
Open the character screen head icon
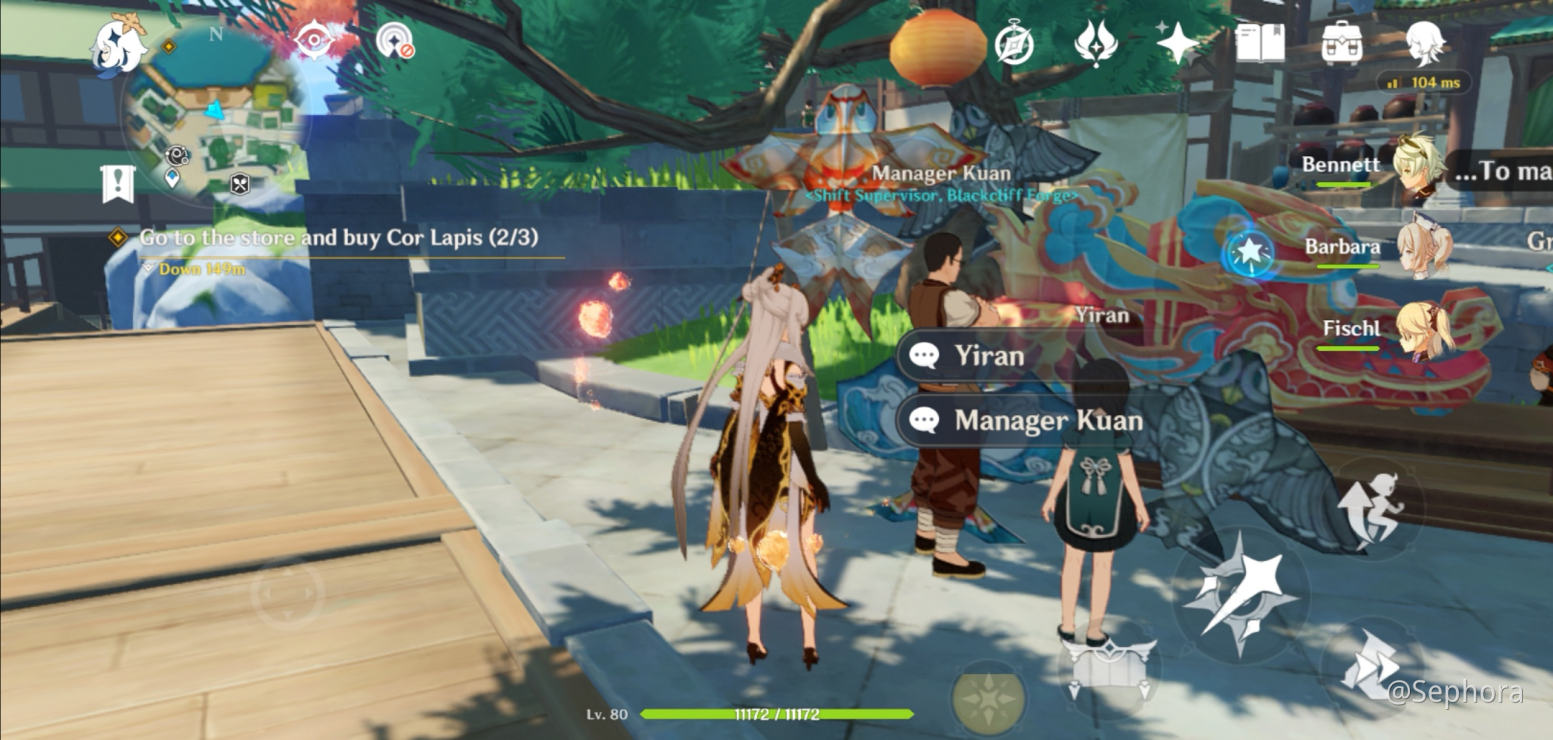(1424, 43)
